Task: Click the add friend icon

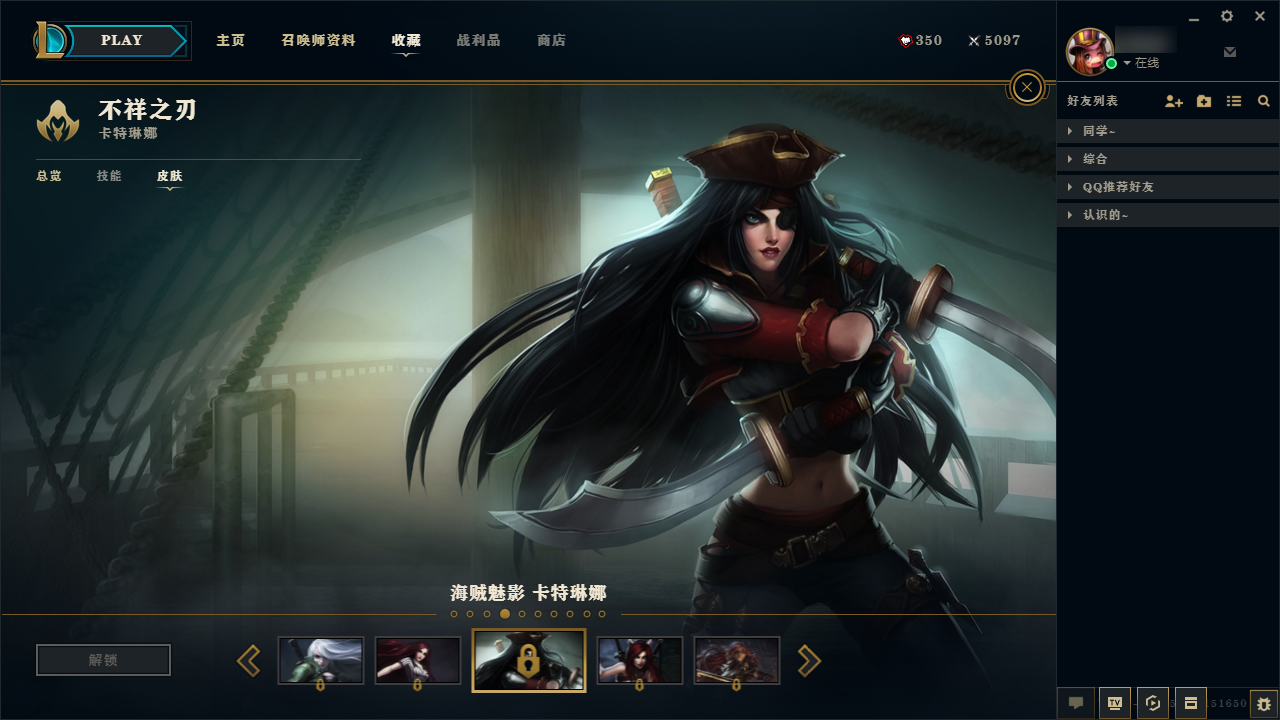Action: click(1174, 101)
